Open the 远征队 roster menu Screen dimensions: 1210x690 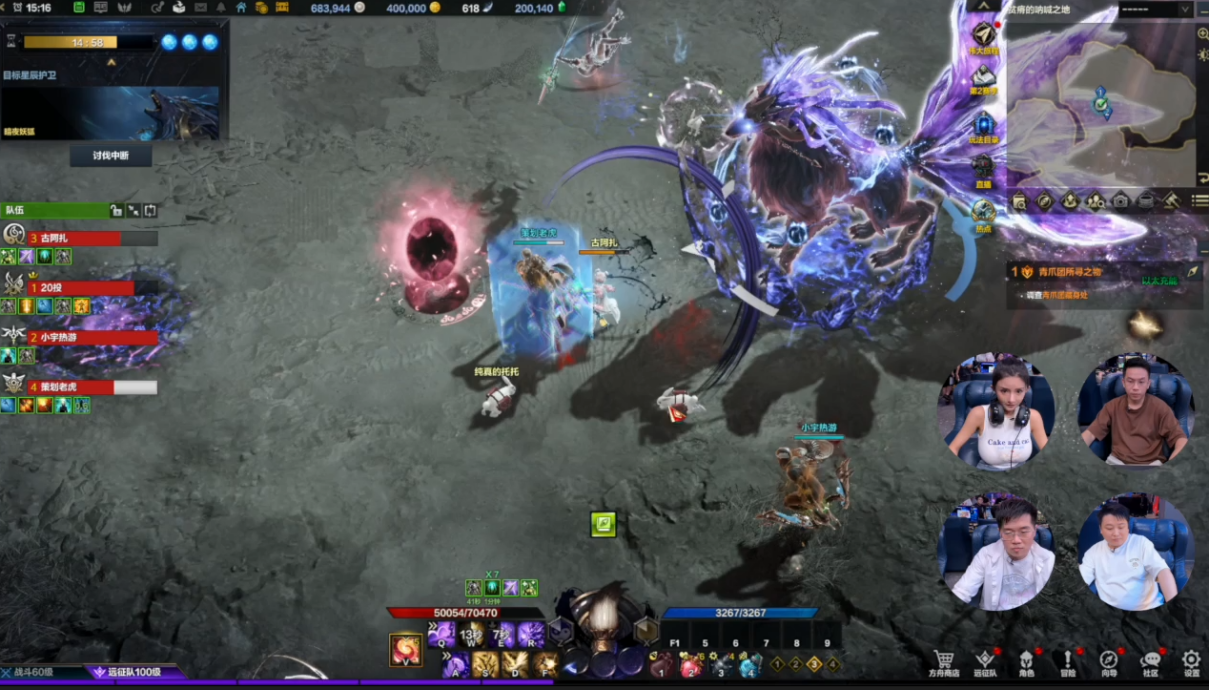pos(985,661)
